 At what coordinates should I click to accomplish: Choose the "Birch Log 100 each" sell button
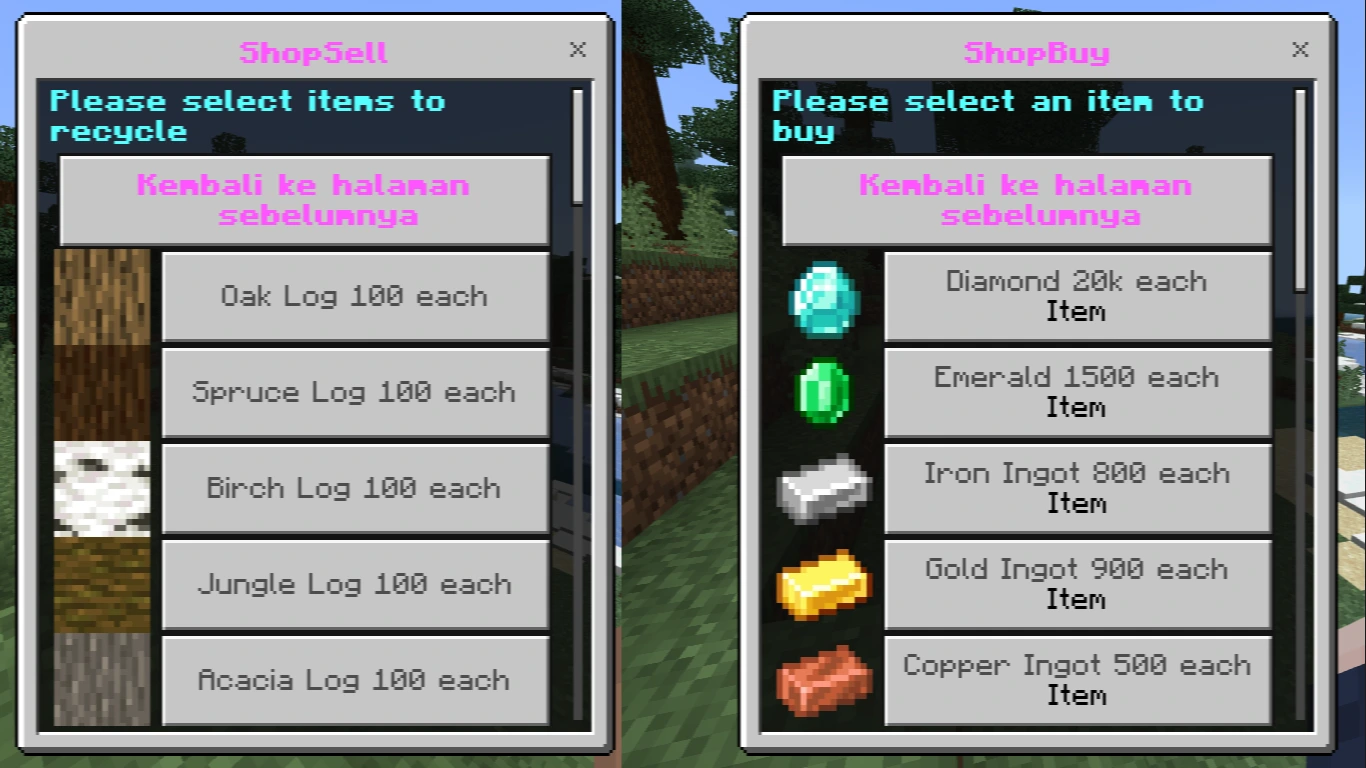[x=355, y=488]
